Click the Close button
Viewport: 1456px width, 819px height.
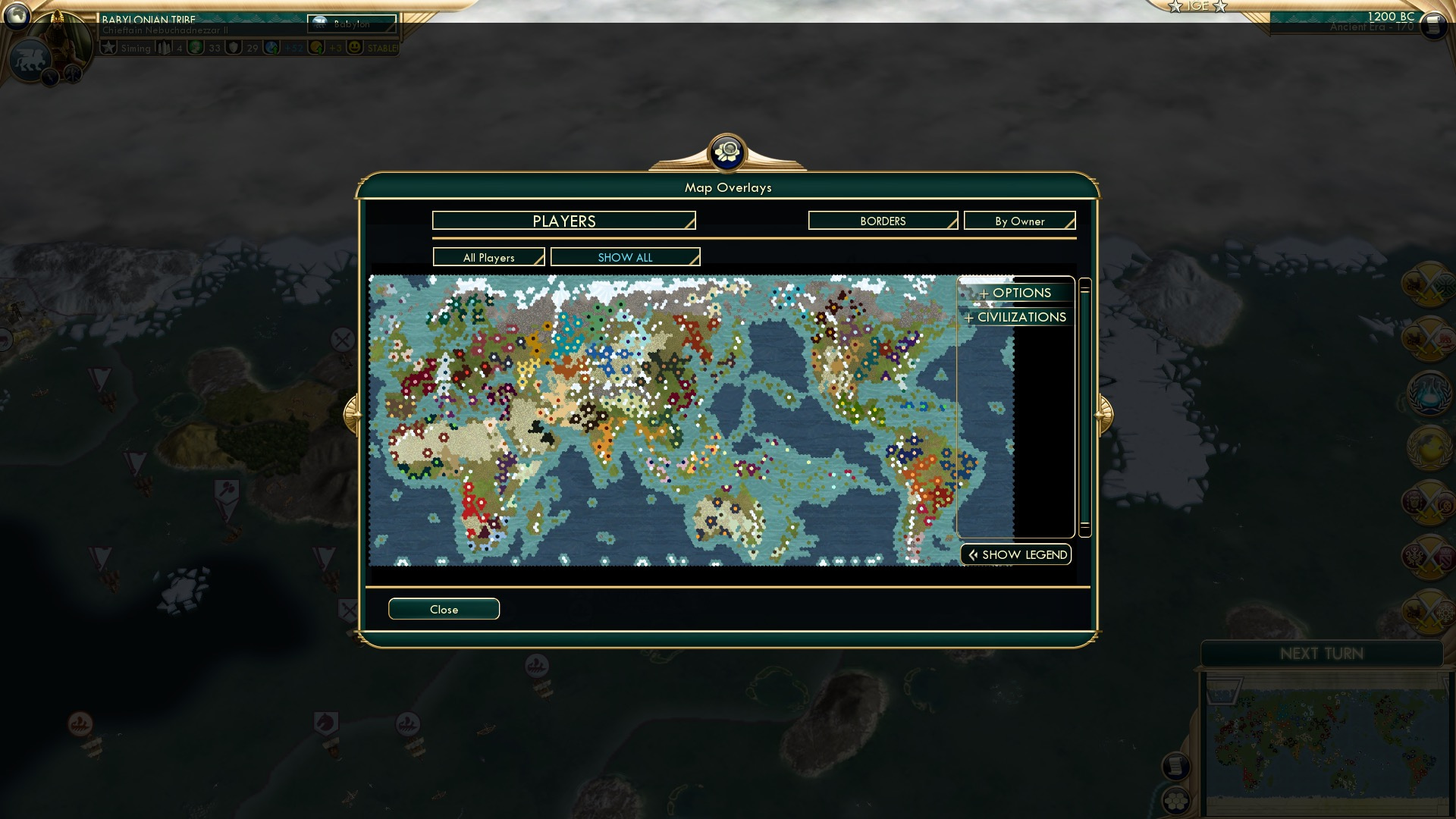(x=444, y=609)
